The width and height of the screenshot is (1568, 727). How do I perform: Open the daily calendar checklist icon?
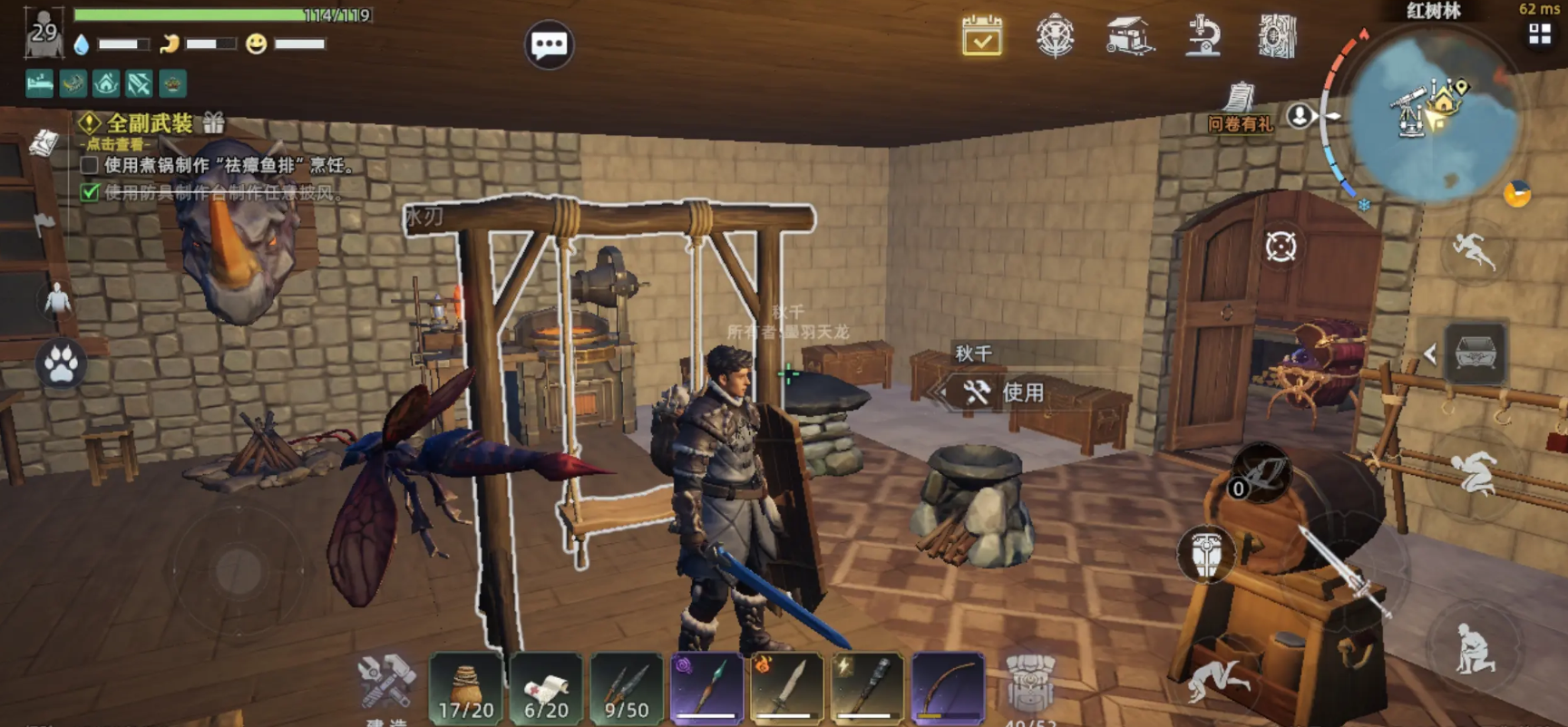tap(981, 37)
